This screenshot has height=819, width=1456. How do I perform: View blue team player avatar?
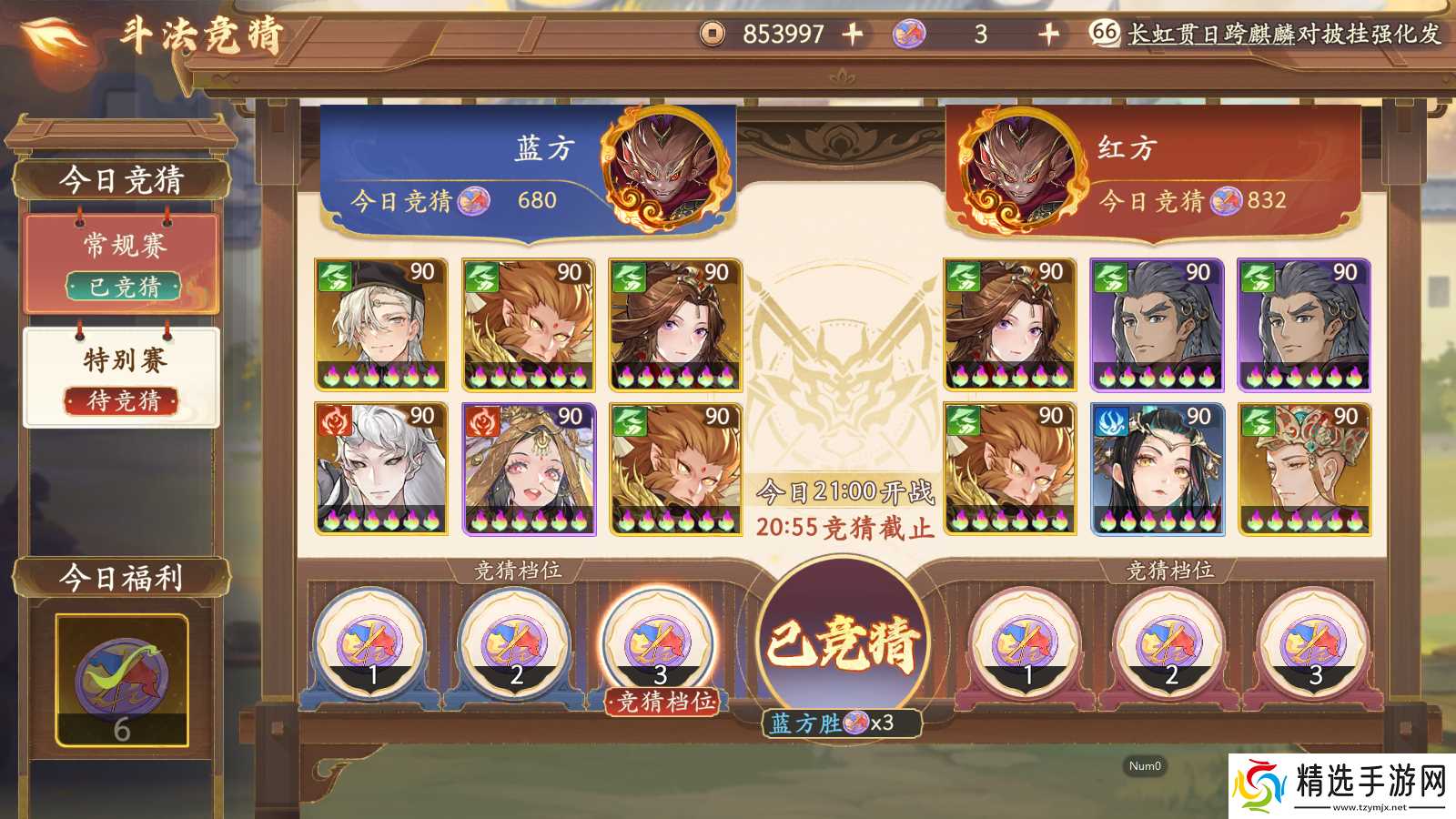click(669, 167)
